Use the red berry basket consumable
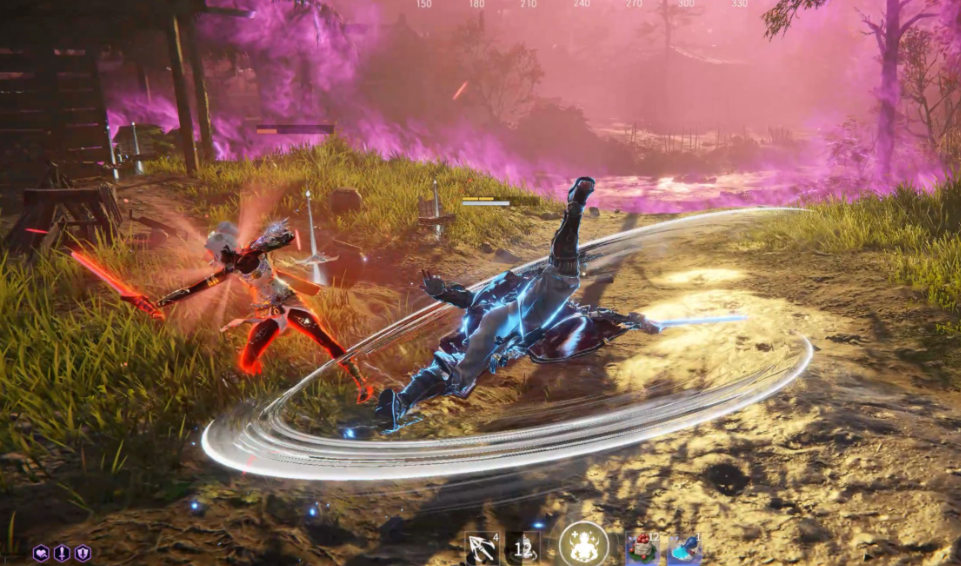 [642, 548]
